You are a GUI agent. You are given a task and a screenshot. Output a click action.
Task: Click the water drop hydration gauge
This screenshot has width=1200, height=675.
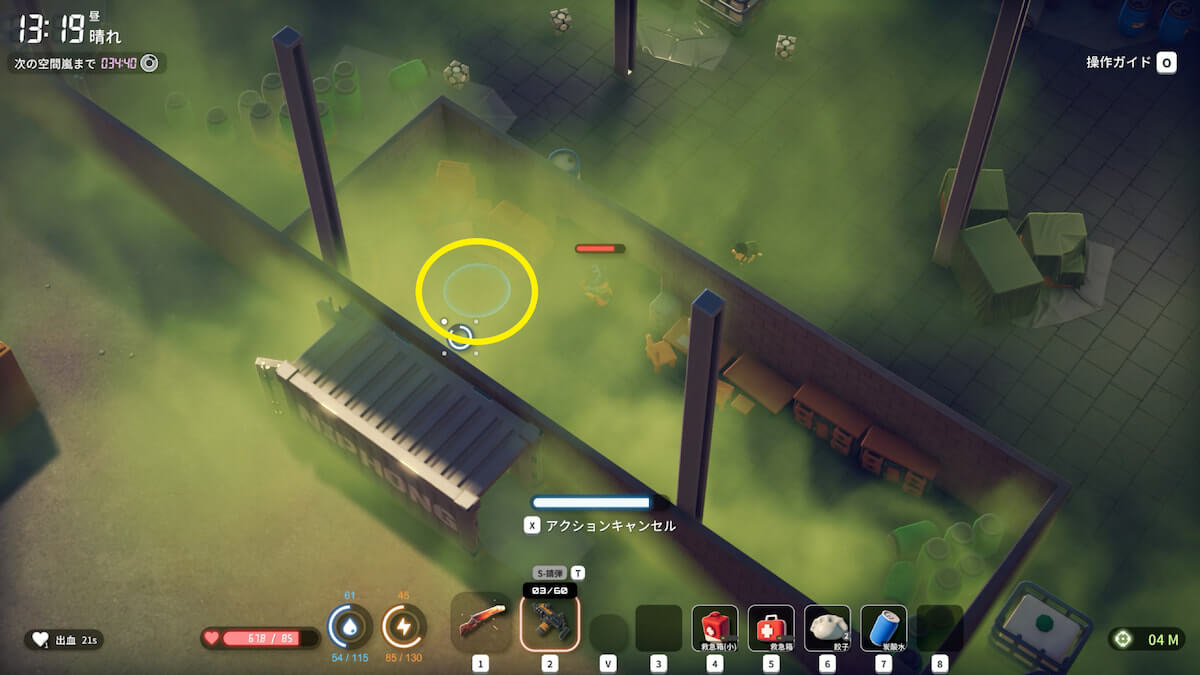pos(349,627)
